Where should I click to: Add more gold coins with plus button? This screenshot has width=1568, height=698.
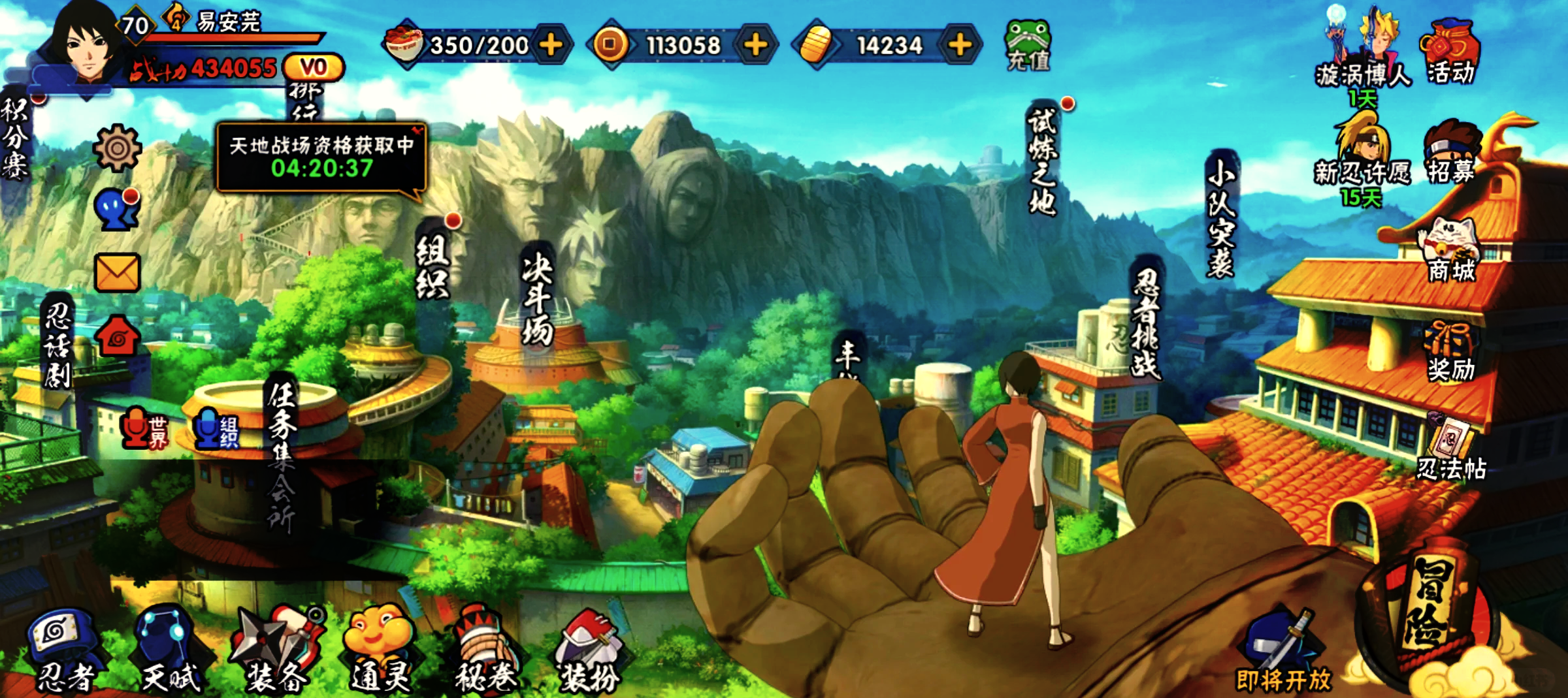pos(756,44)
